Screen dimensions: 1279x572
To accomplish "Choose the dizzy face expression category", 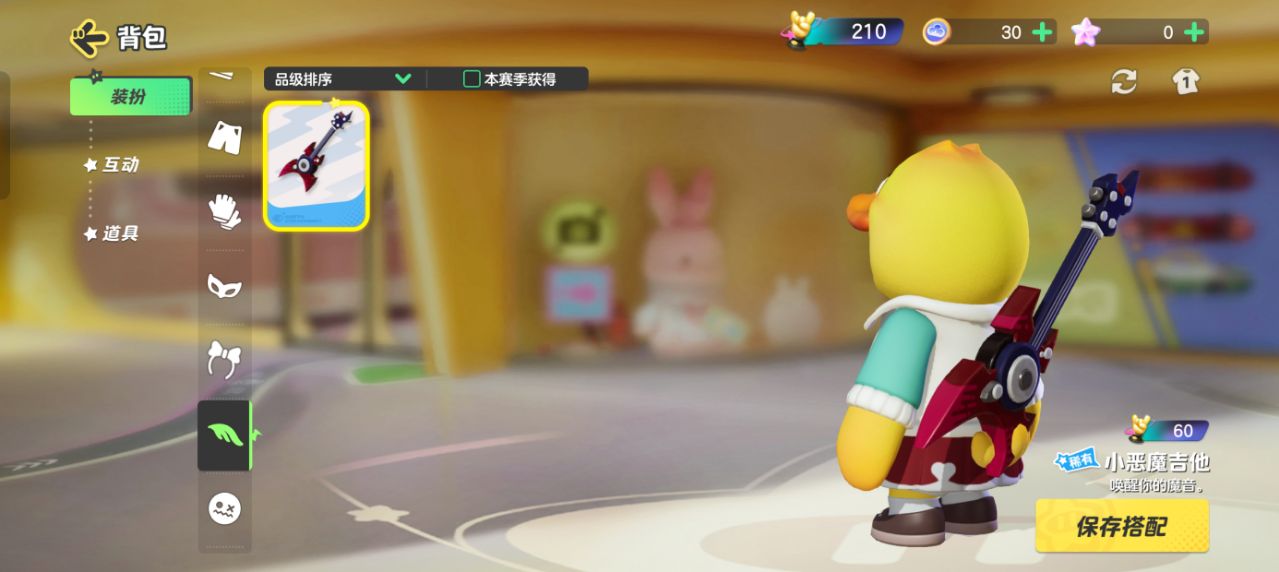I will tap(224, 509).
